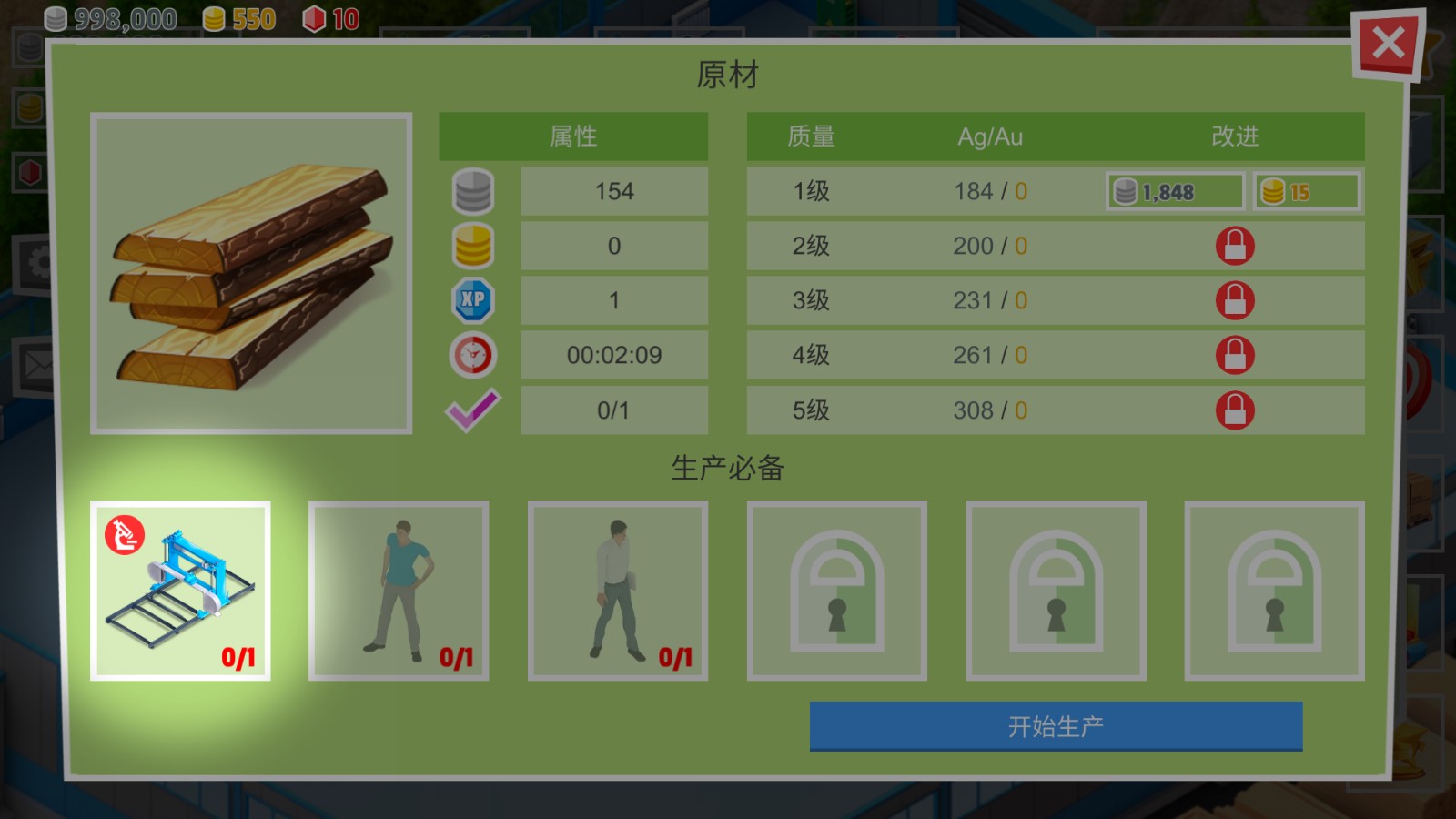Open the middle locked production requirement slot

(x=1055, y=590)
